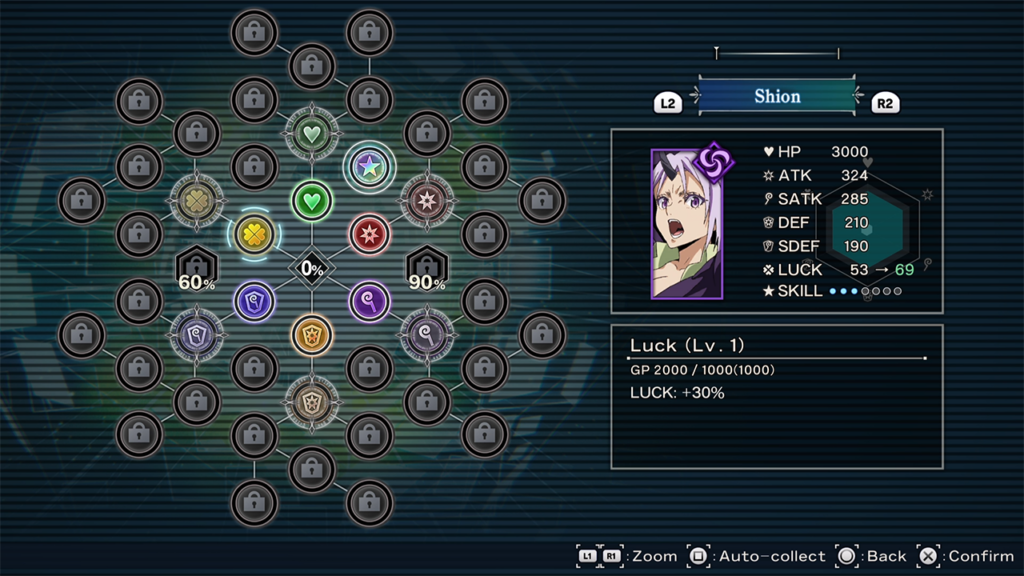
Task: Select the locked 60% hexagon node
Action: (197, 268)
